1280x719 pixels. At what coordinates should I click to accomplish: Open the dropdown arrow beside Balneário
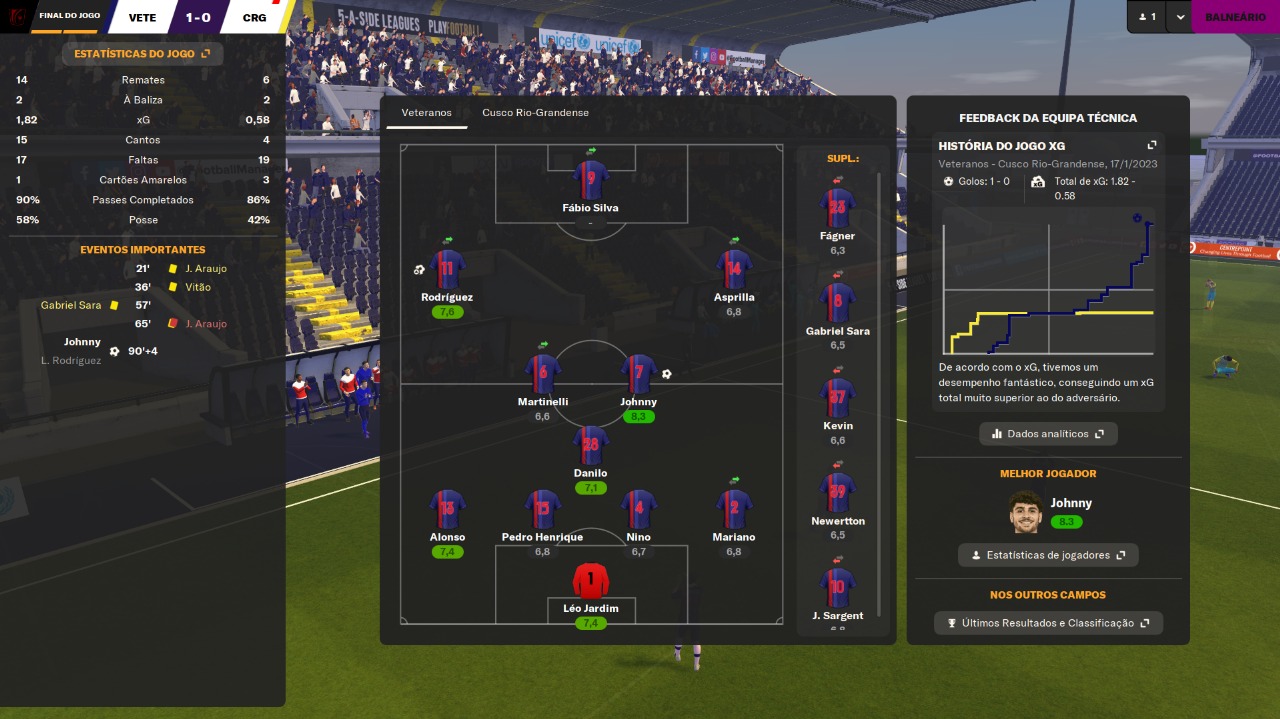point(1180,17)
